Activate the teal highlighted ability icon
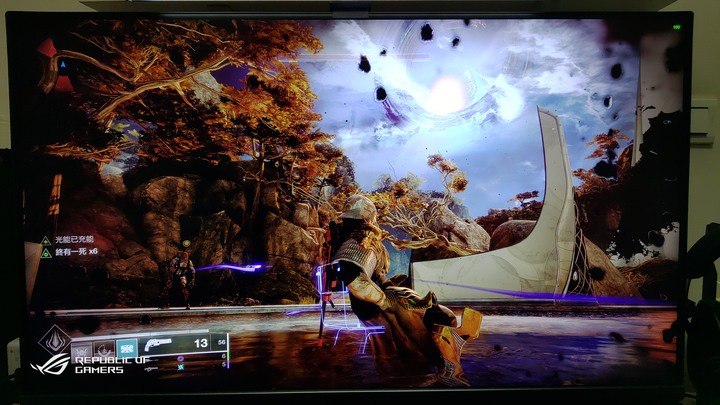 (127, 346)
